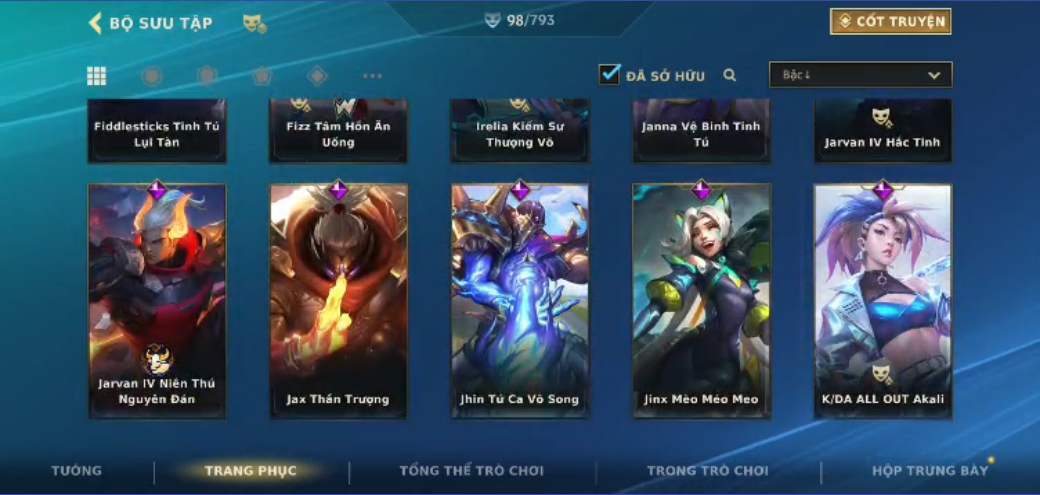Open the Jinx Mèo Méo Meo skin
The height and width of the screenshot is (495, 1040).
click(x=701, y=300)
